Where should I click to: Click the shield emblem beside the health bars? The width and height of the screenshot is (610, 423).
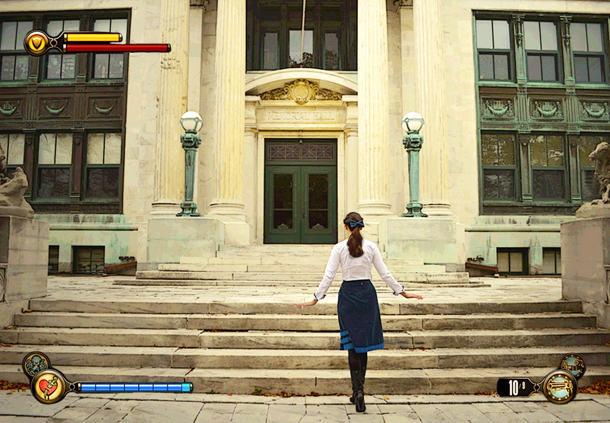click(x=37, y=42)
